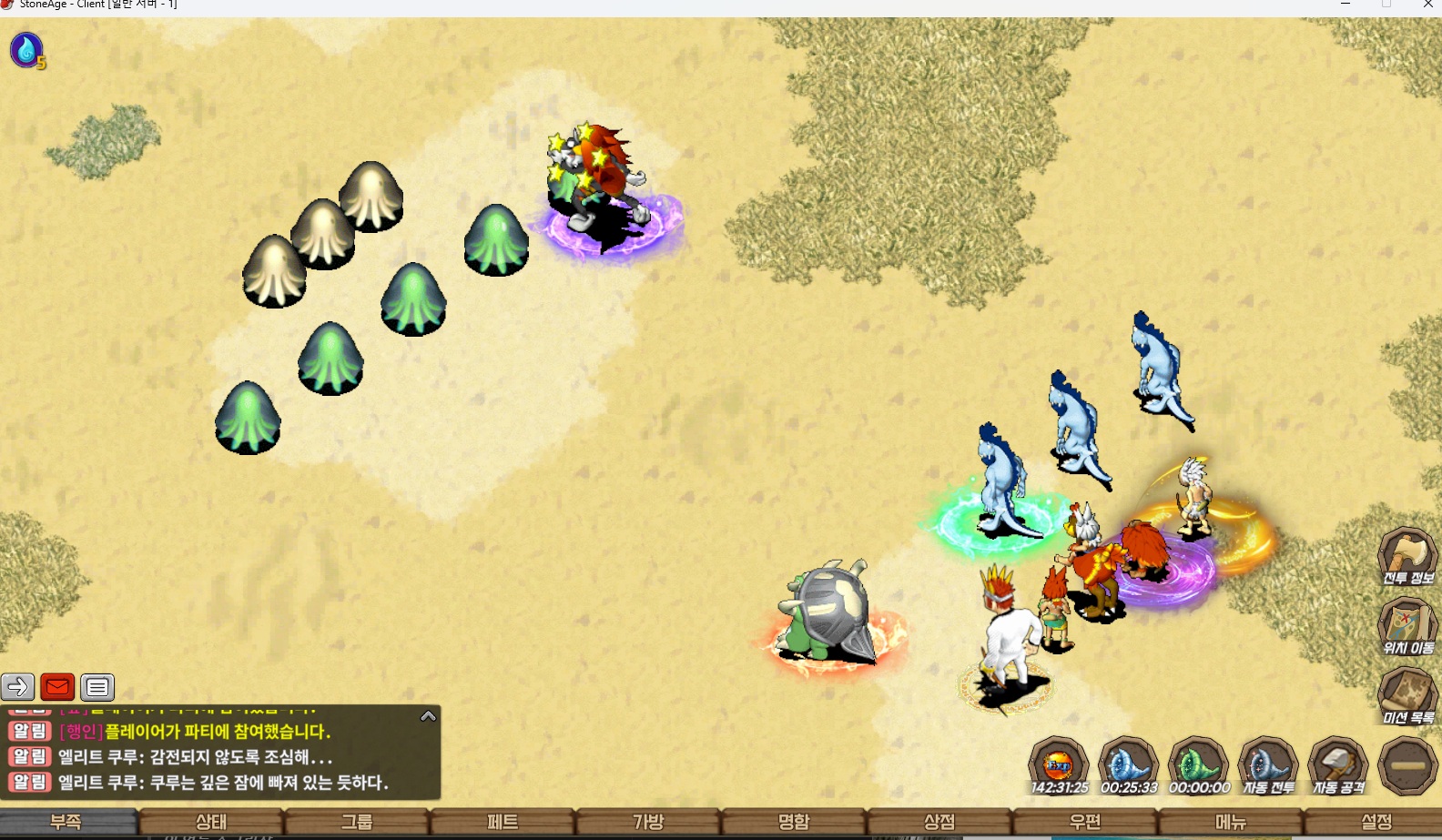Open the 명함 (Name card) menu
Screen dimensions: 1442x840
pyautogui.click(x=794, y=822)
